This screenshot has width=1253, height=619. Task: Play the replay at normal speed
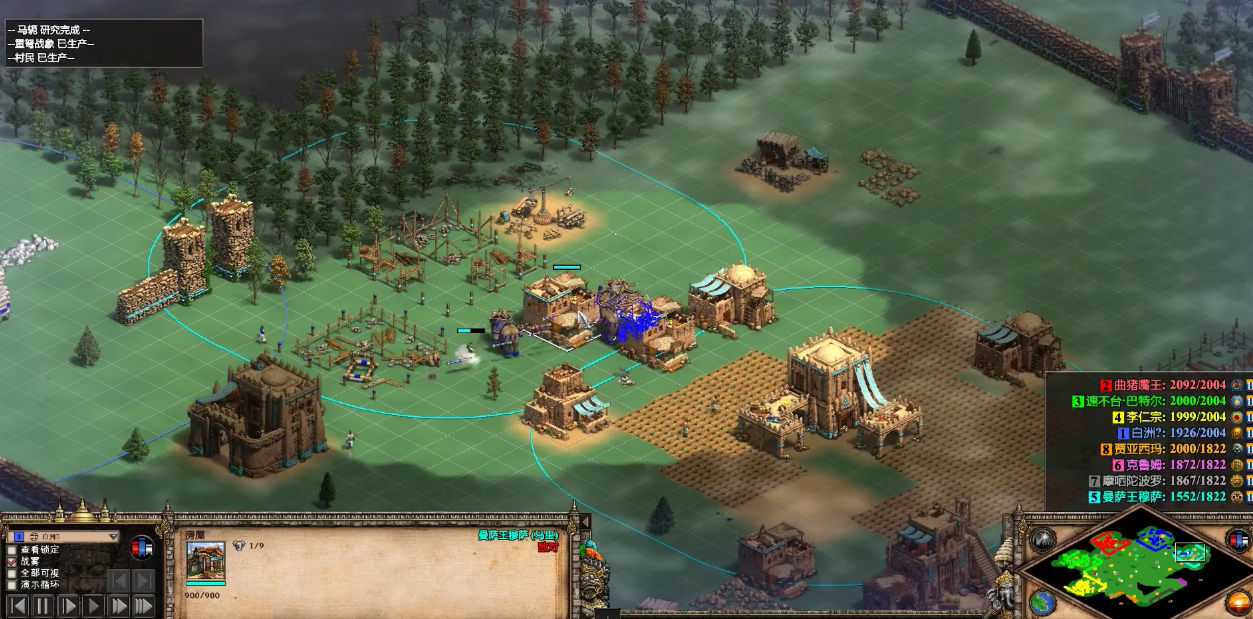click(x=94, y=605)
